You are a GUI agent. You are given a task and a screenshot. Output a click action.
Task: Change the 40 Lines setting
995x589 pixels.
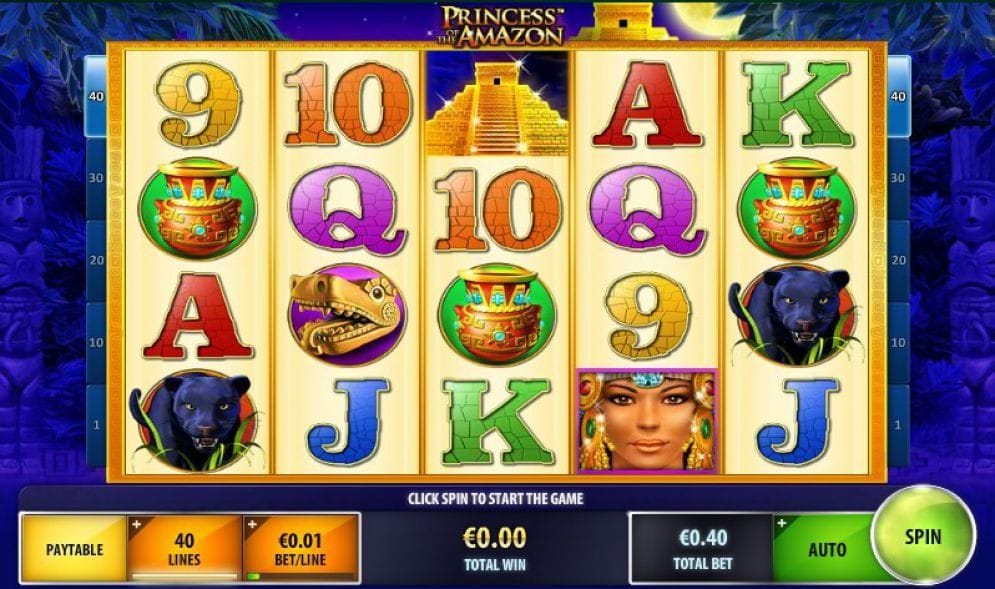click(x=184, y=547)
